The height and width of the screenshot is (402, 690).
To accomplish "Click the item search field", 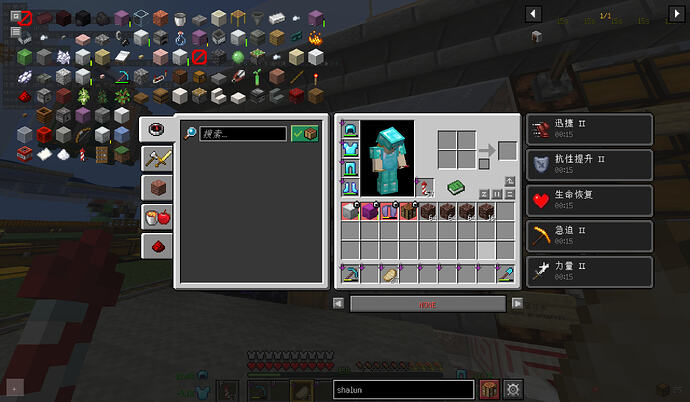I will [x=242, y=133].
